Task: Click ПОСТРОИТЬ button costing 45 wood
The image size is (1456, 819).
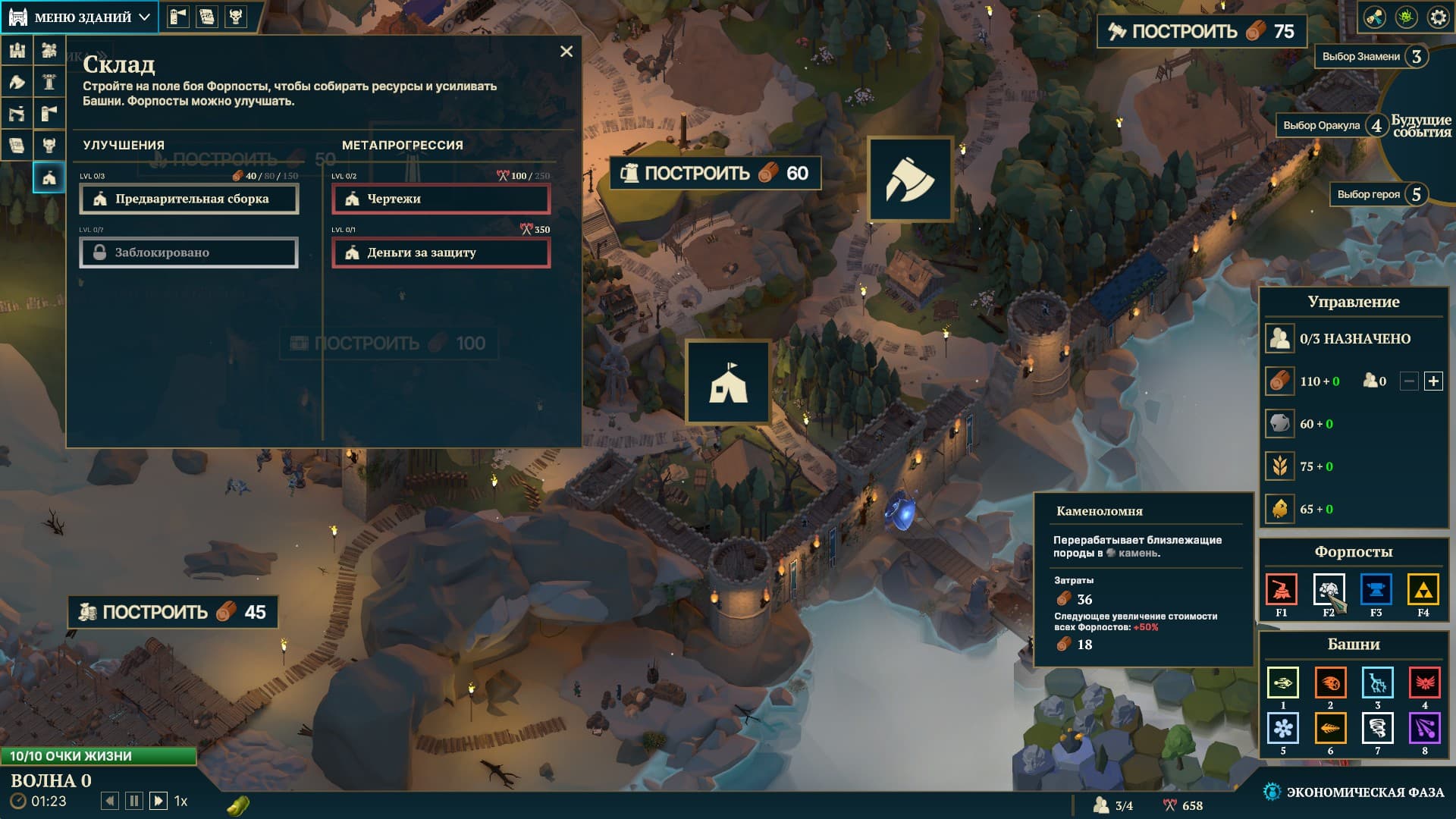Action: click(173, 613)
